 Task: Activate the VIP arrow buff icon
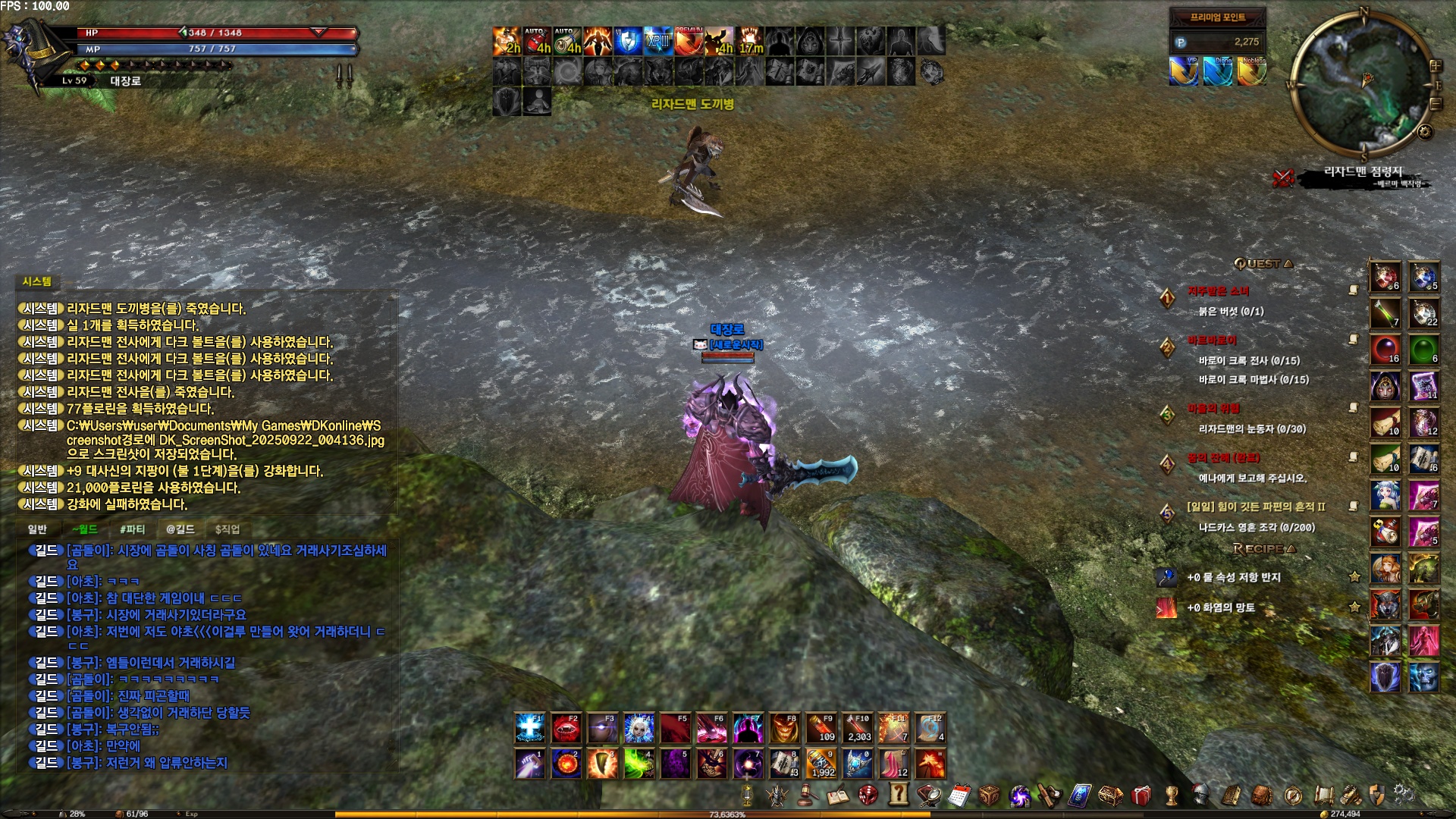click(1184, 71)
